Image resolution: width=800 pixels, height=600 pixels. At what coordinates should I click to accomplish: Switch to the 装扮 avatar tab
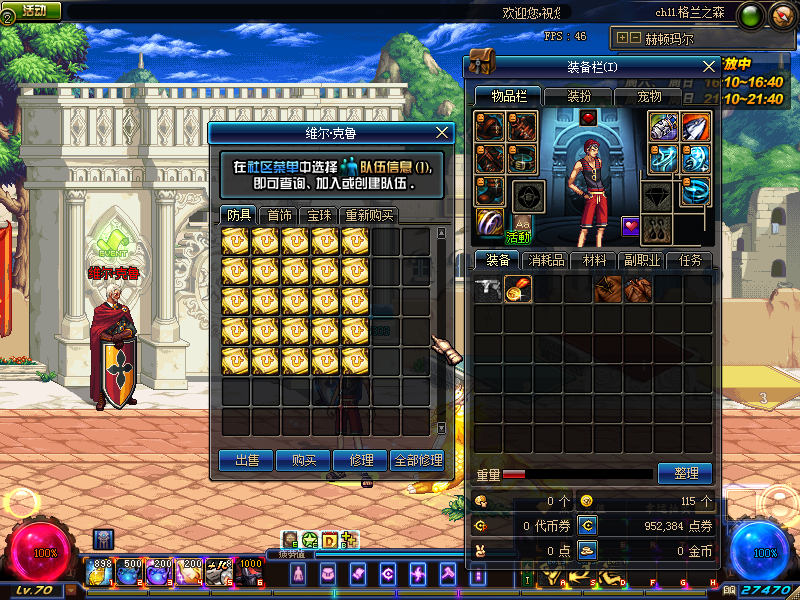(578, 96)
